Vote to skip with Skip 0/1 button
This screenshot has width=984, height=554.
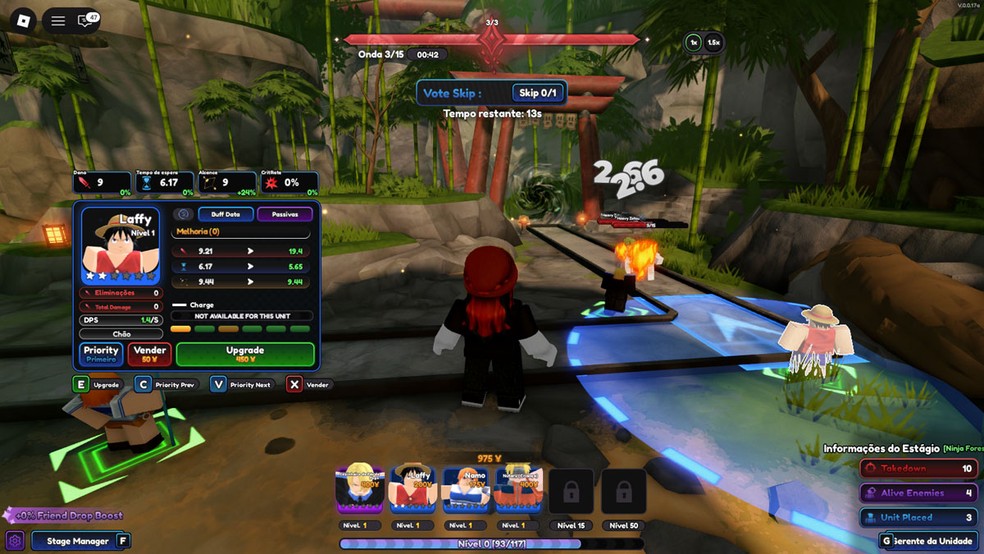coord(538,93)
